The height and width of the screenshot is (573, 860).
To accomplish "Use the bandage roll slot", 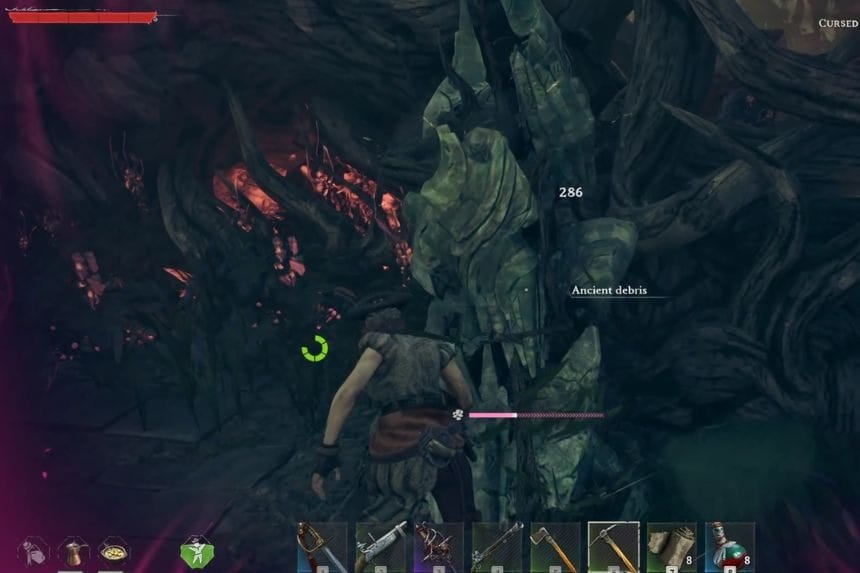I will [671, 546].
